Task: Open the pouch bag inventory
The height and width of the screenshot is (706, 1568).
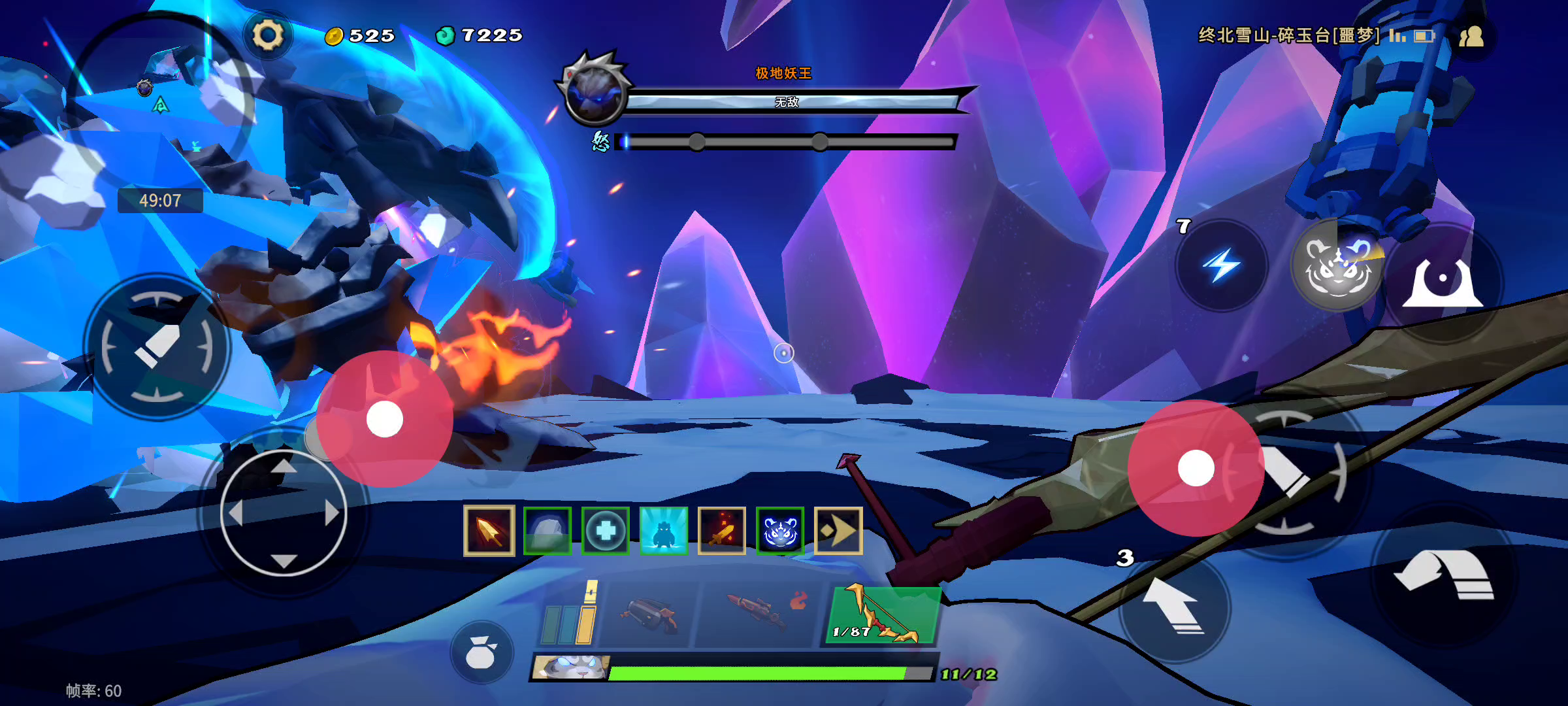Action: [482, 652]
